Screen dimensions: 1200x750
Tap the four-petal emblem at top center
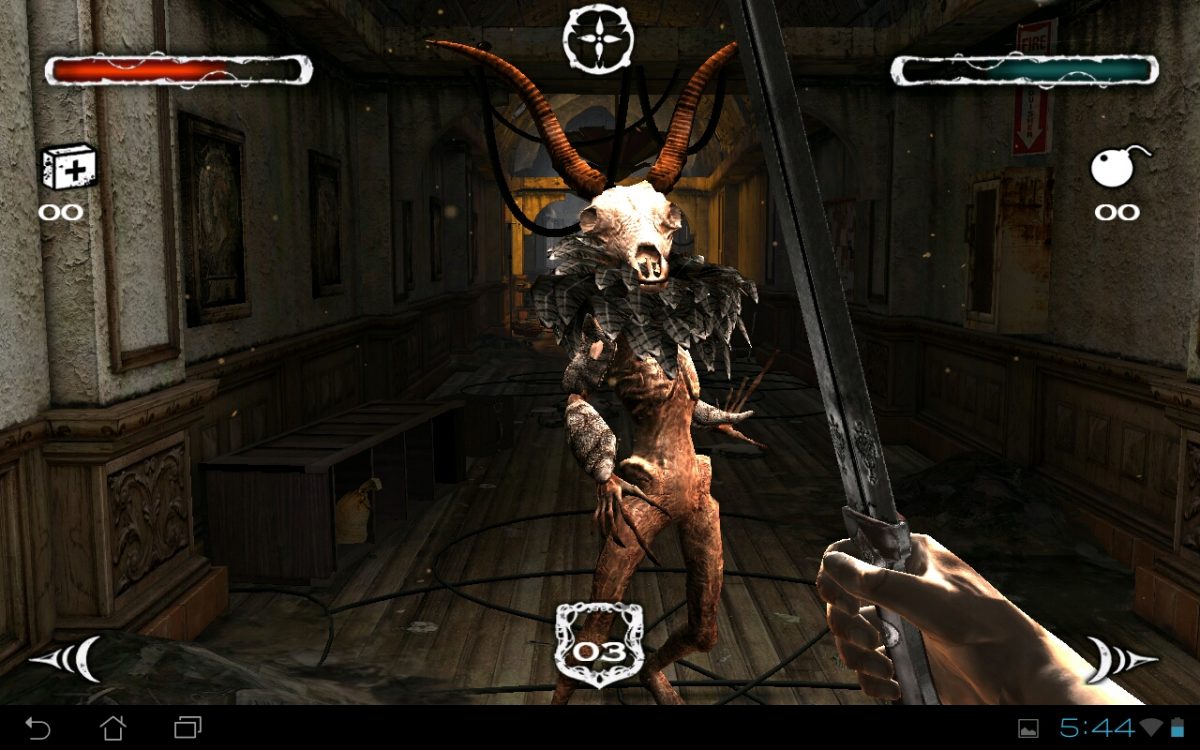[x=598, y=38]
